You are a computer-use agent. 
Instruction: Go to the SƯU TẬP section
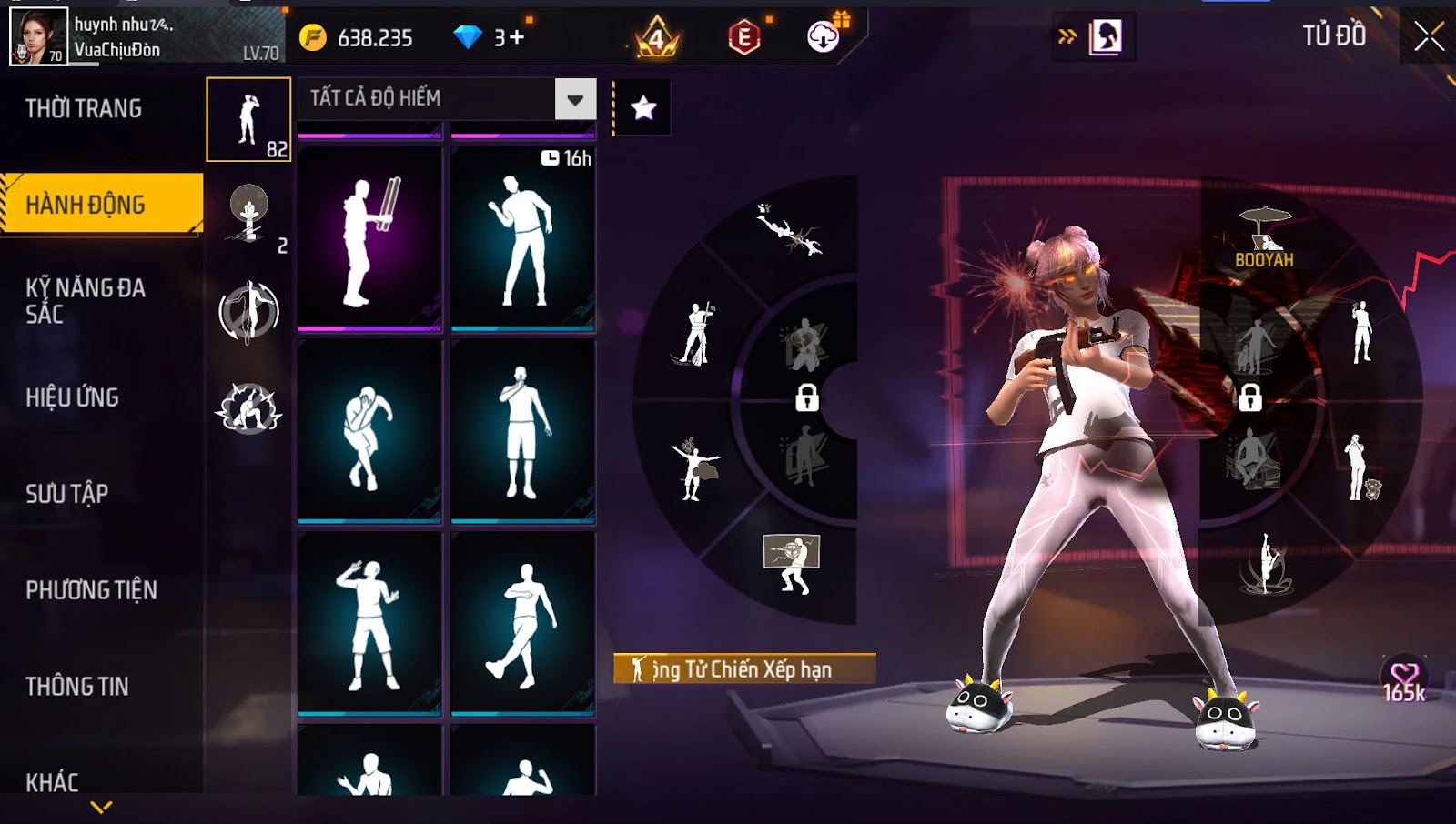67,494
